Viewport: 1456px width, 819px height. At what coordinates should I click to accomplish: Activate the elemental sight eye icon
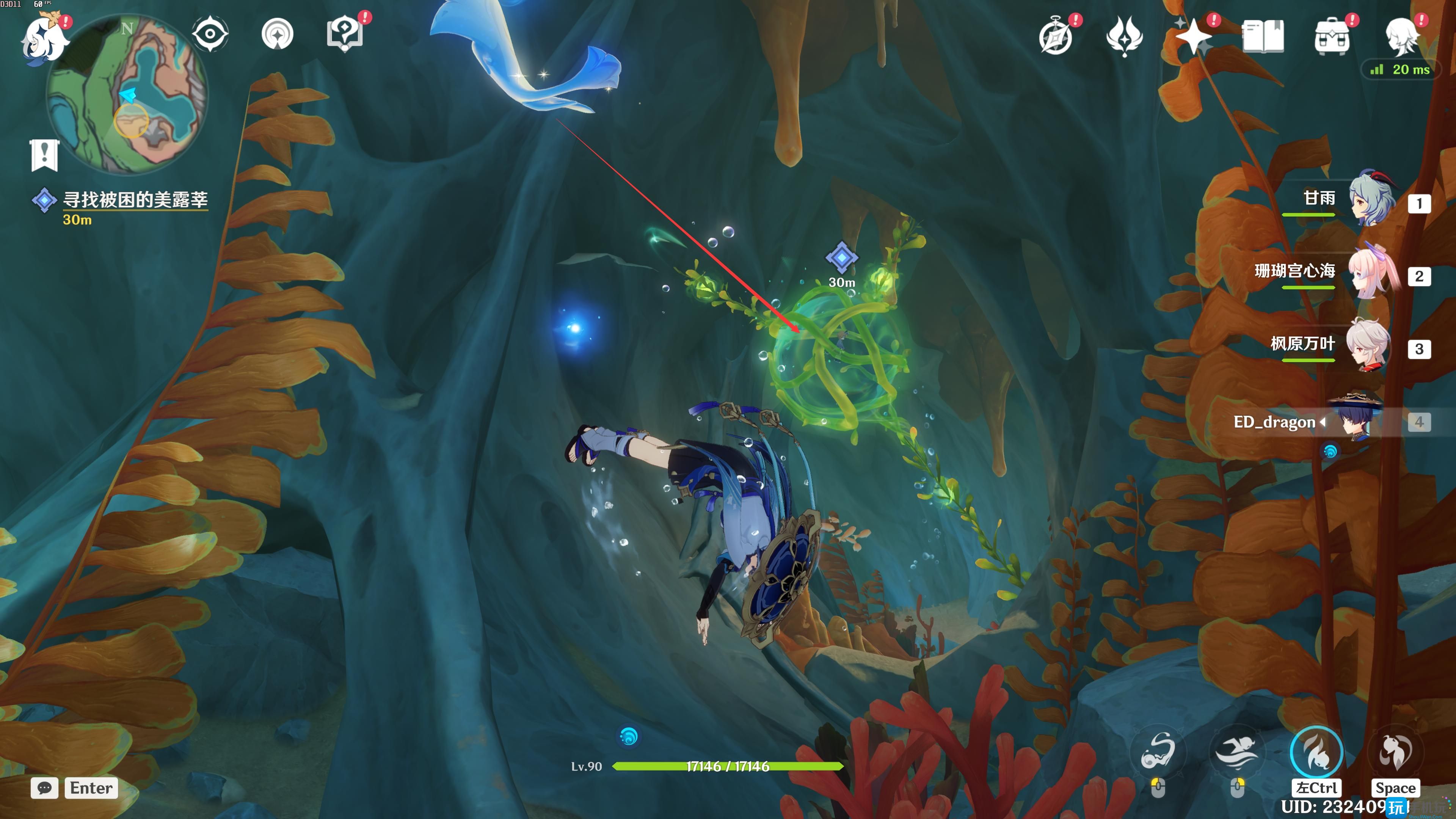(210, 34)
